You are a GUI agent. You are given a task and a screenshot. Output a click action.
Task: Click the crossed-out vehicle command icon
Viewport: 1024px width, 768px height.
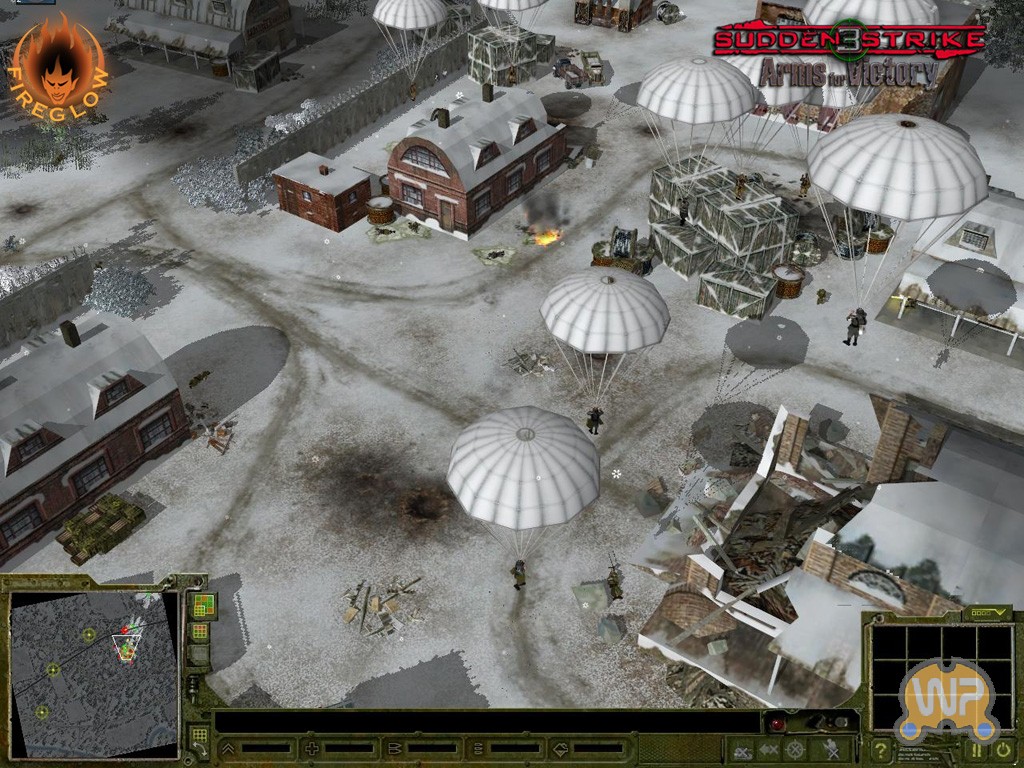(741, 749)
